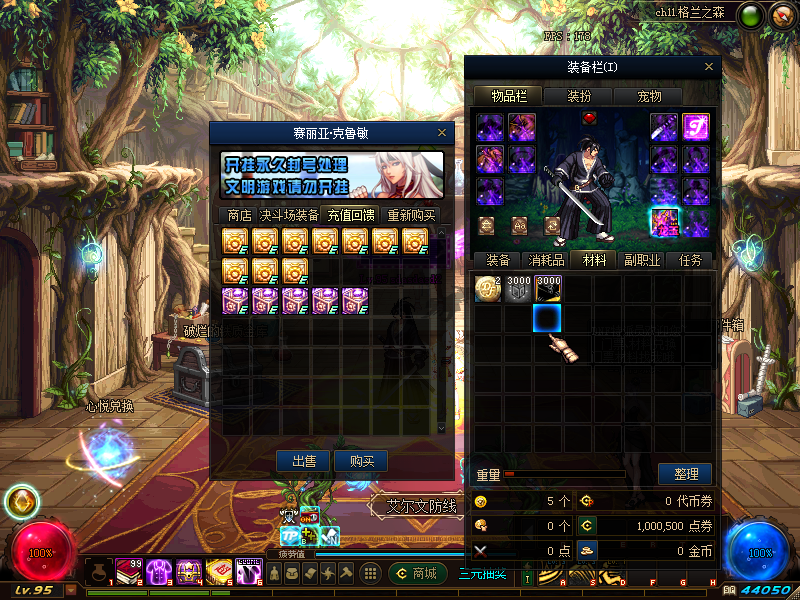Switch to the 装扮 avatar tab
This screenshot has height=600, width=800.
pyautogui.click(x=579, y=96)
